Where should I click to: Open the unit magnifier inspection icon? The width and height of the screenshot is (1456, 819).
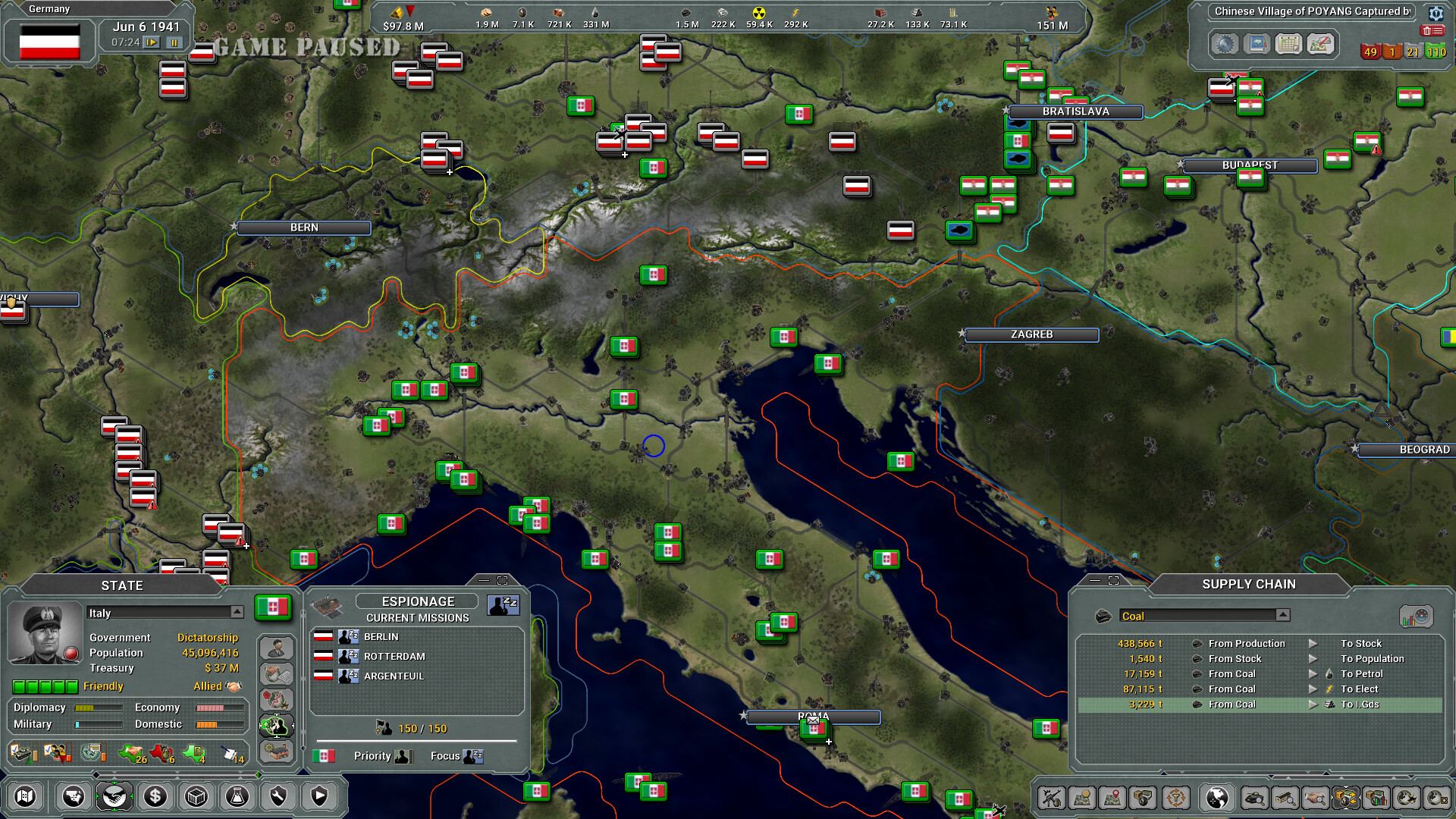(1255, 798)
